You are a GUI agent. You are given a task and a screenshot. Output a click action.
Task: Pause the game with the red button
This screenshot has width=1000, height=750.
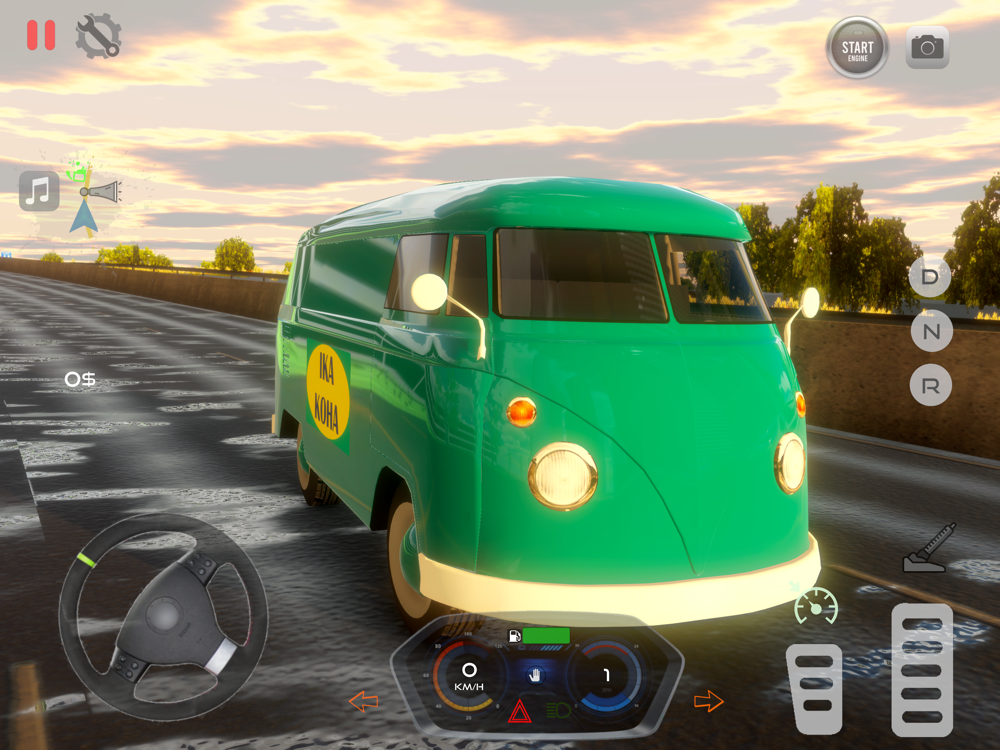[x=41, y=35]
